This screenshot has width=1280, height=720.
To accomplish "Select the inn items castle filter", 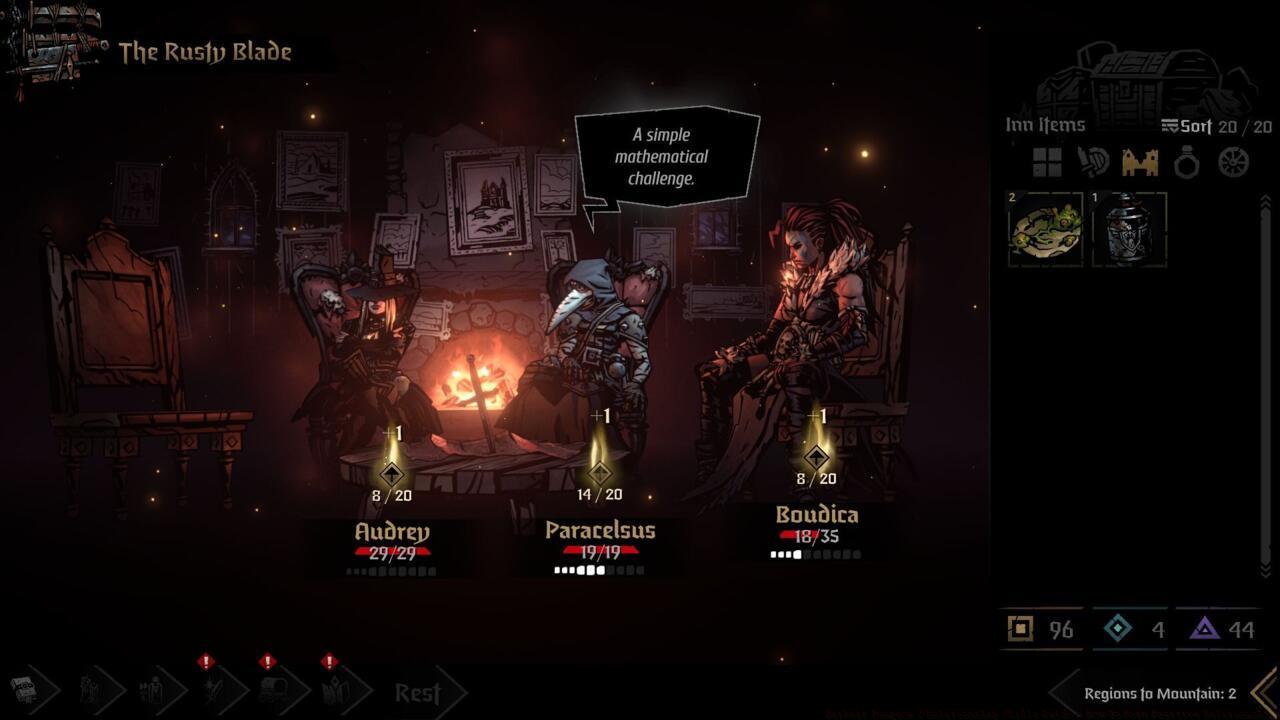I will tap(1140, 162).
